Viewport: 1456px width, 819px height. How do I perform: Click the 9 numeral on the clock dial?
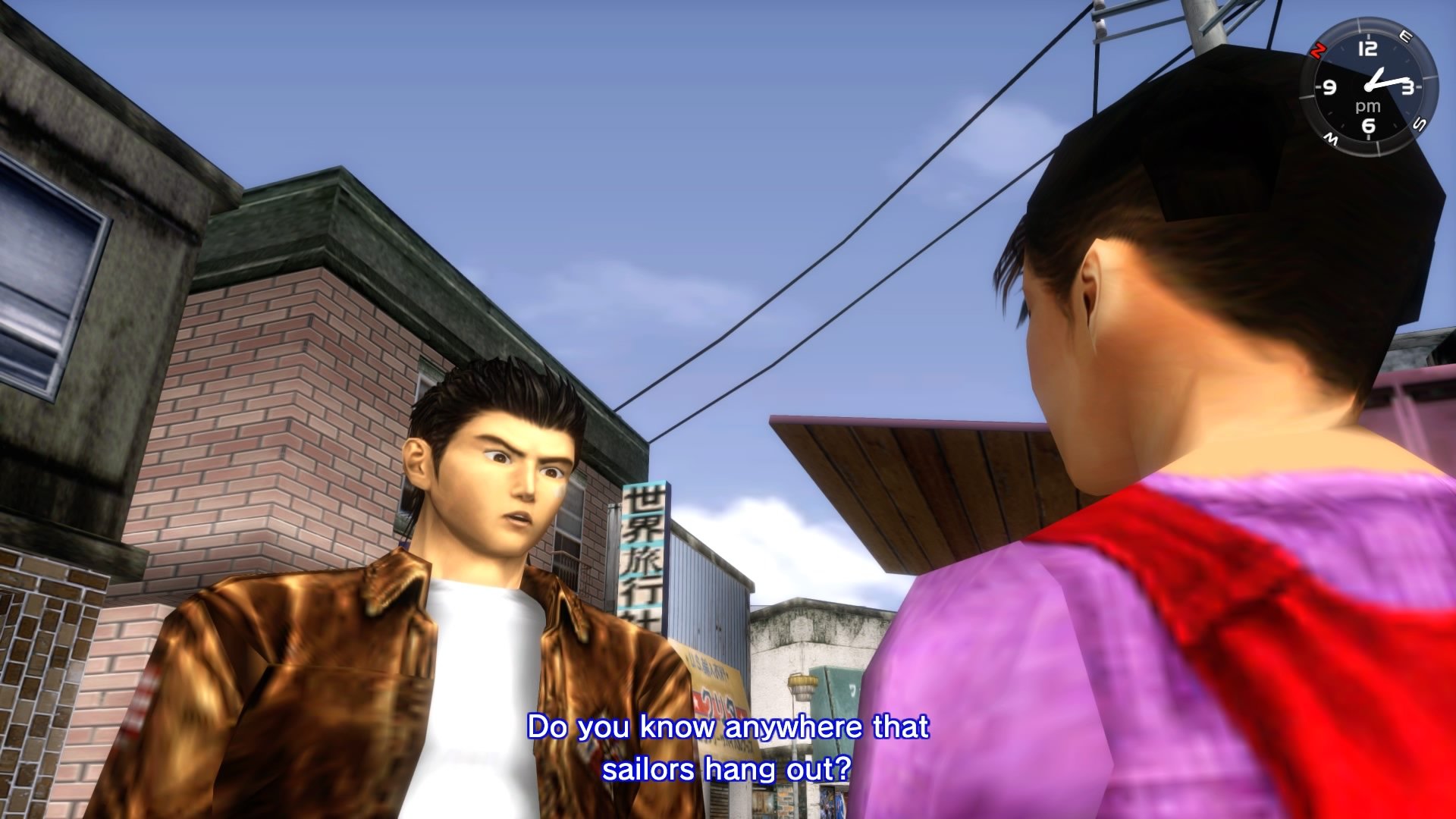[1329, 87]
